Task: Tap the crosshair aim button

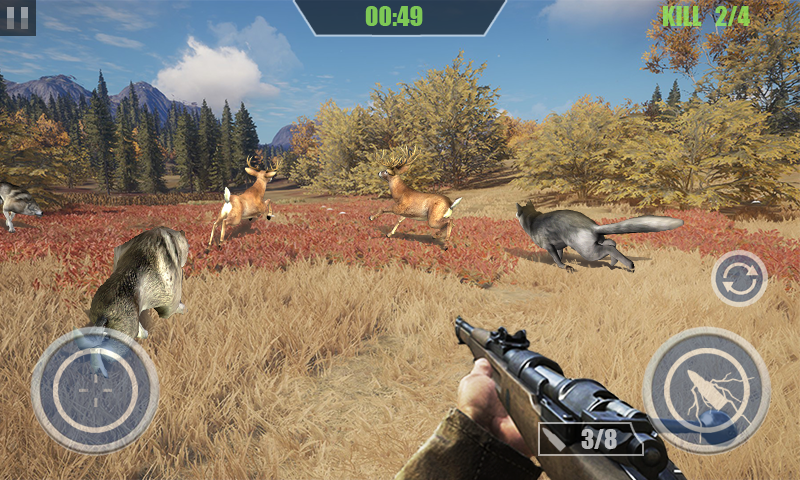Action: (95, 390)
